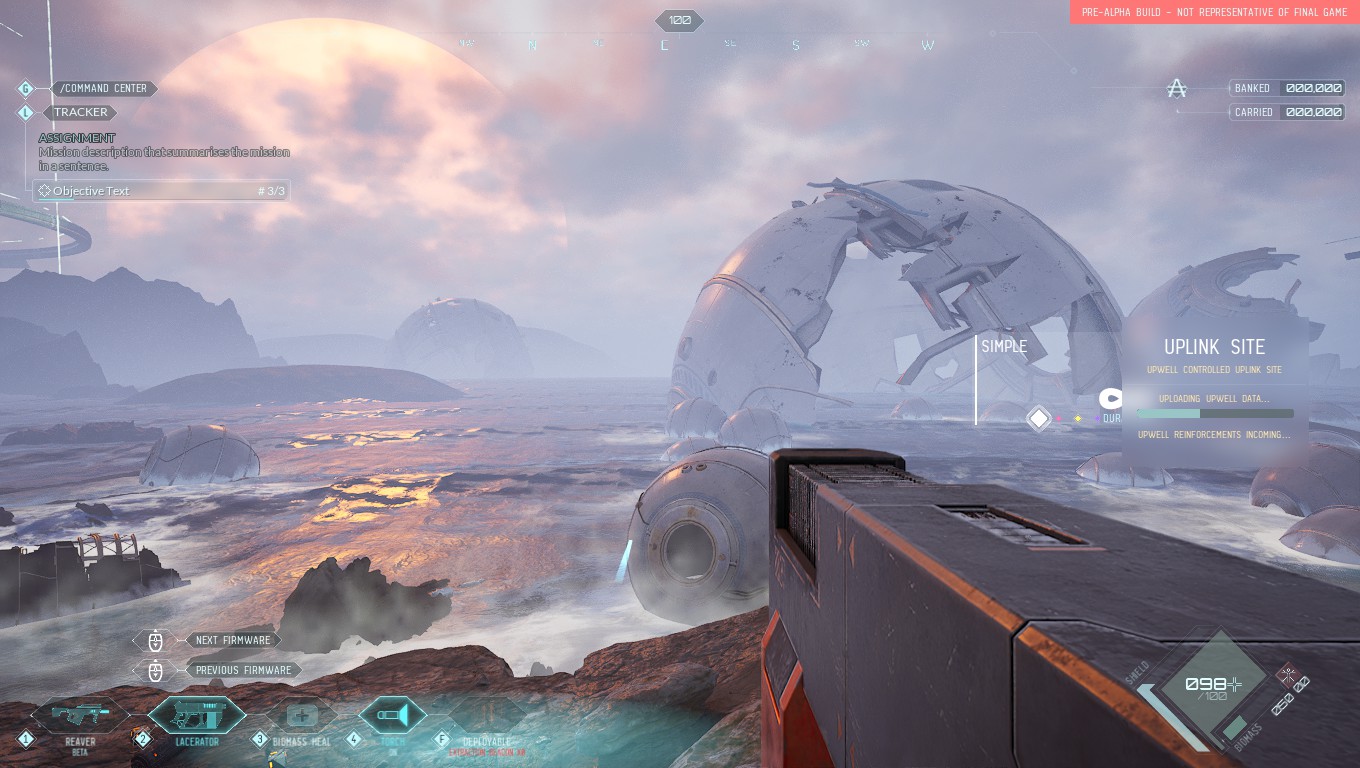Select the Objective Text tracker row
Viewport: 1360px width, 768px height.
(161, 191)
